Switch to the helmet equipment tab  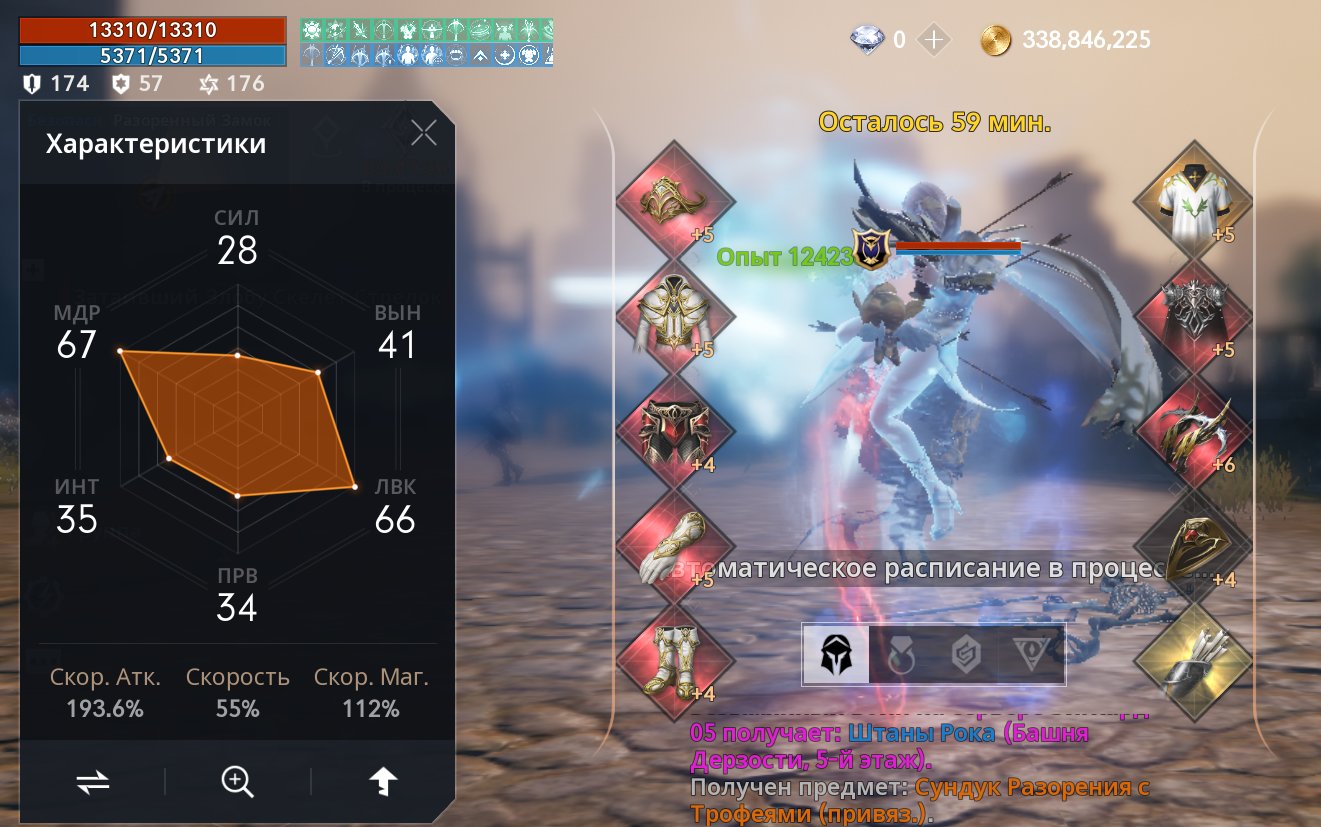tap(836, 655)
